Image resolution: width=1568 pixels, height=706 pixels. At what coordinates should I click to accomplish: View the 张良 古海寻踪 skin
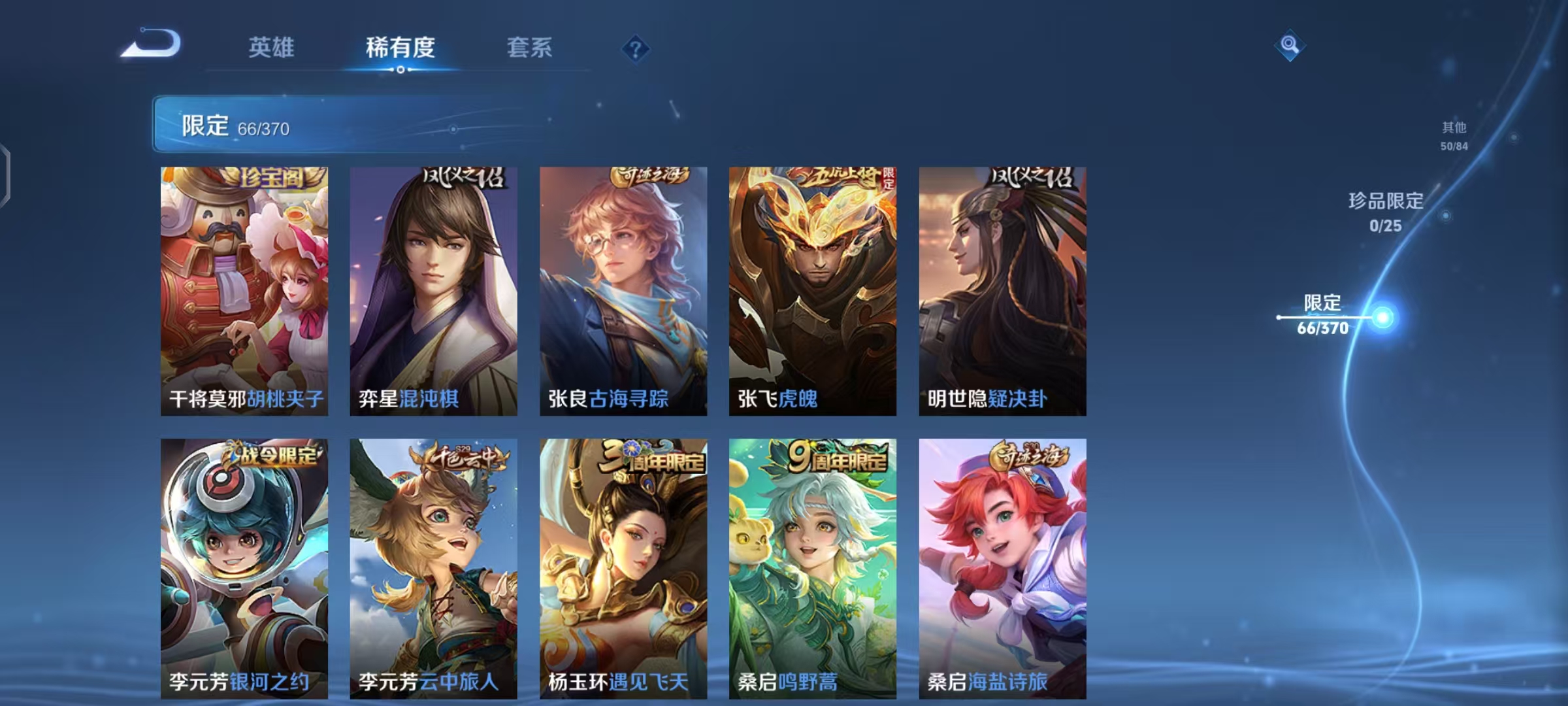pyautogui.click(x=625, y=288)
